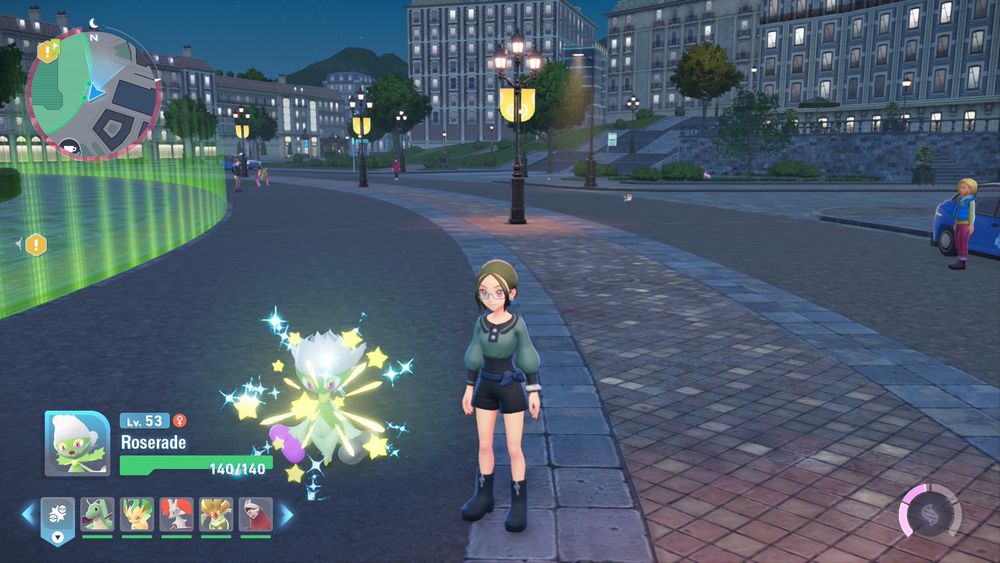The width and height of the screenshot is (1000, 563).
Task: Choose the Serperior party slot
Action: (98, 515)
